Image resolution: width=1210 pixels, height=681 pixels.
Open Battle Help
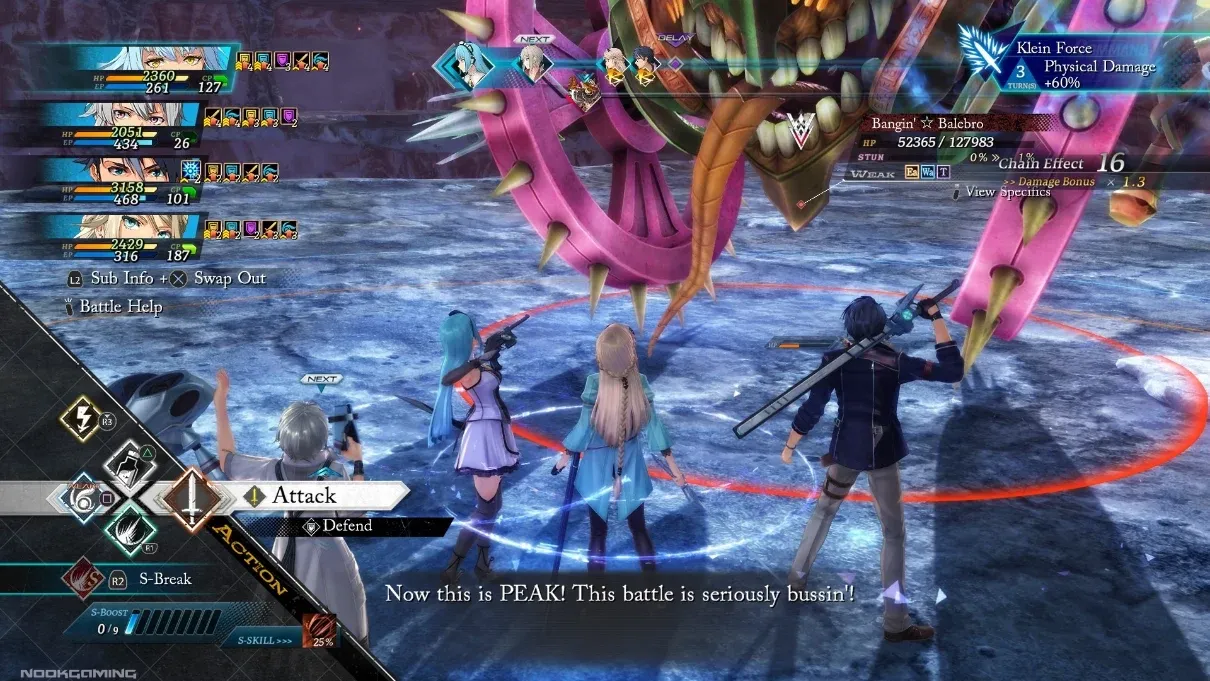(118, 306)
